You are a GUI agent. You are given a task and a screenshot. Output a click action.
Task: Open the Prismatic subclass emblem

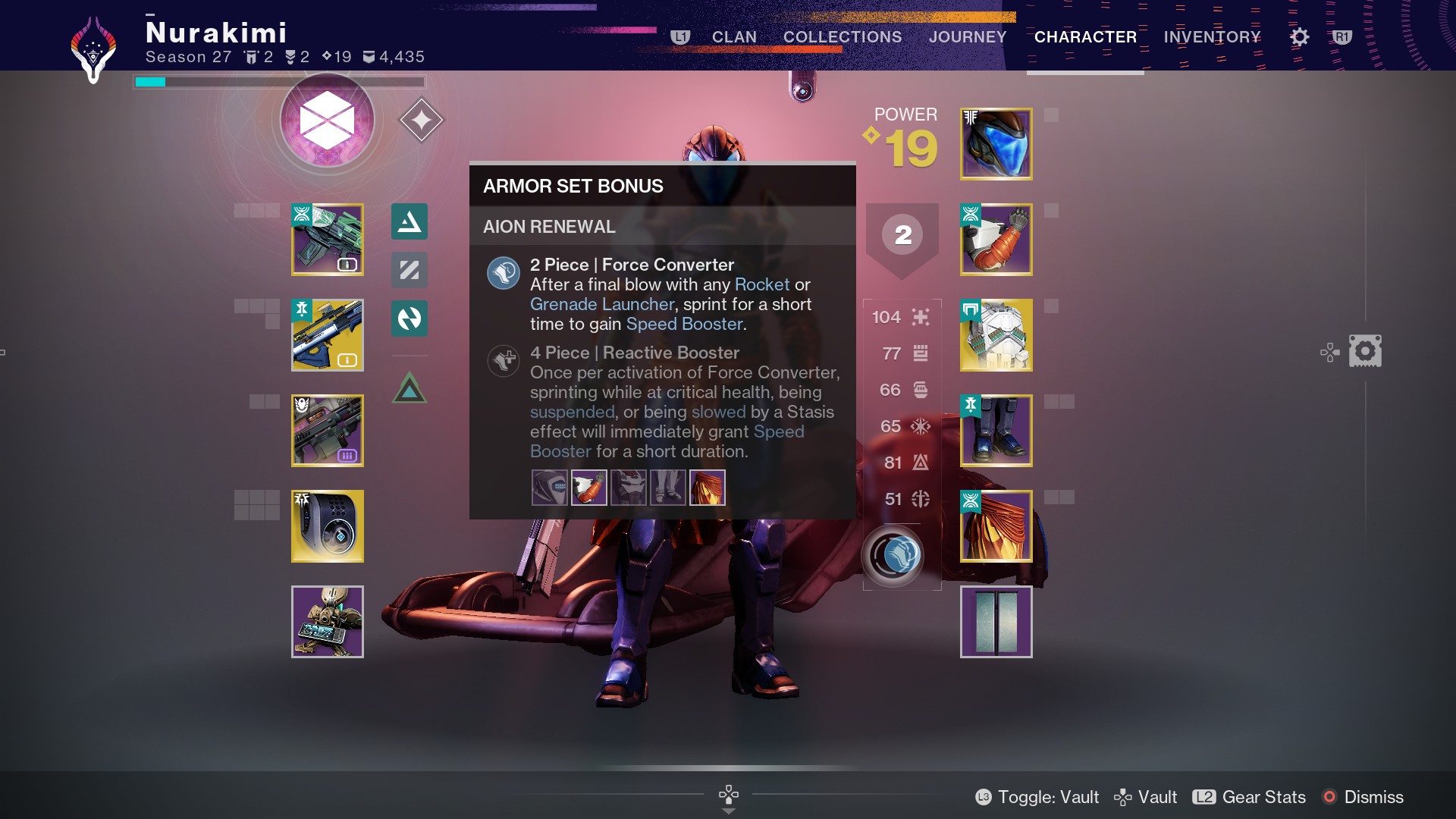coord(327,121)
